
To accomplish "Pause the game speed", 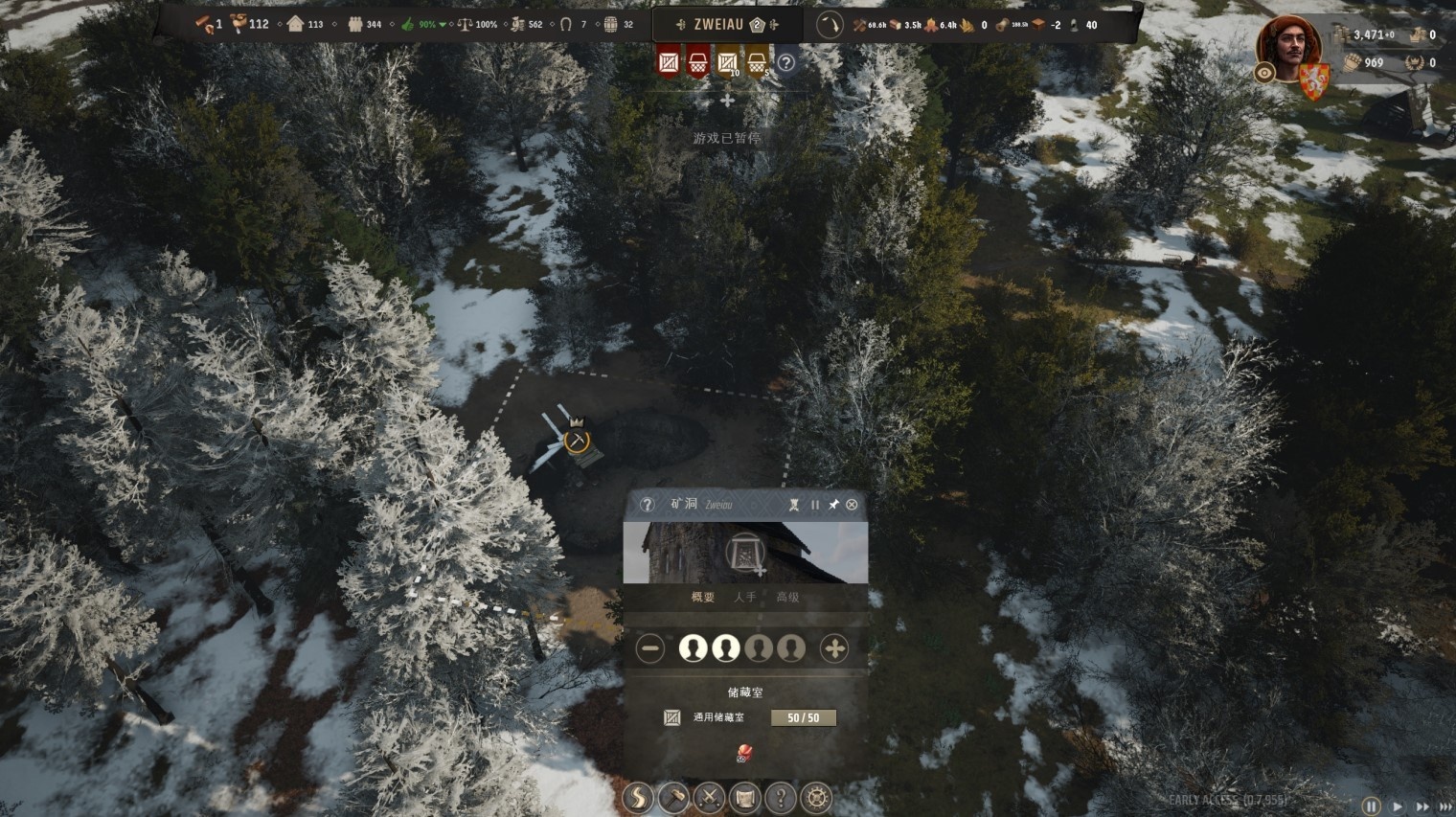I will point(1372,806).
